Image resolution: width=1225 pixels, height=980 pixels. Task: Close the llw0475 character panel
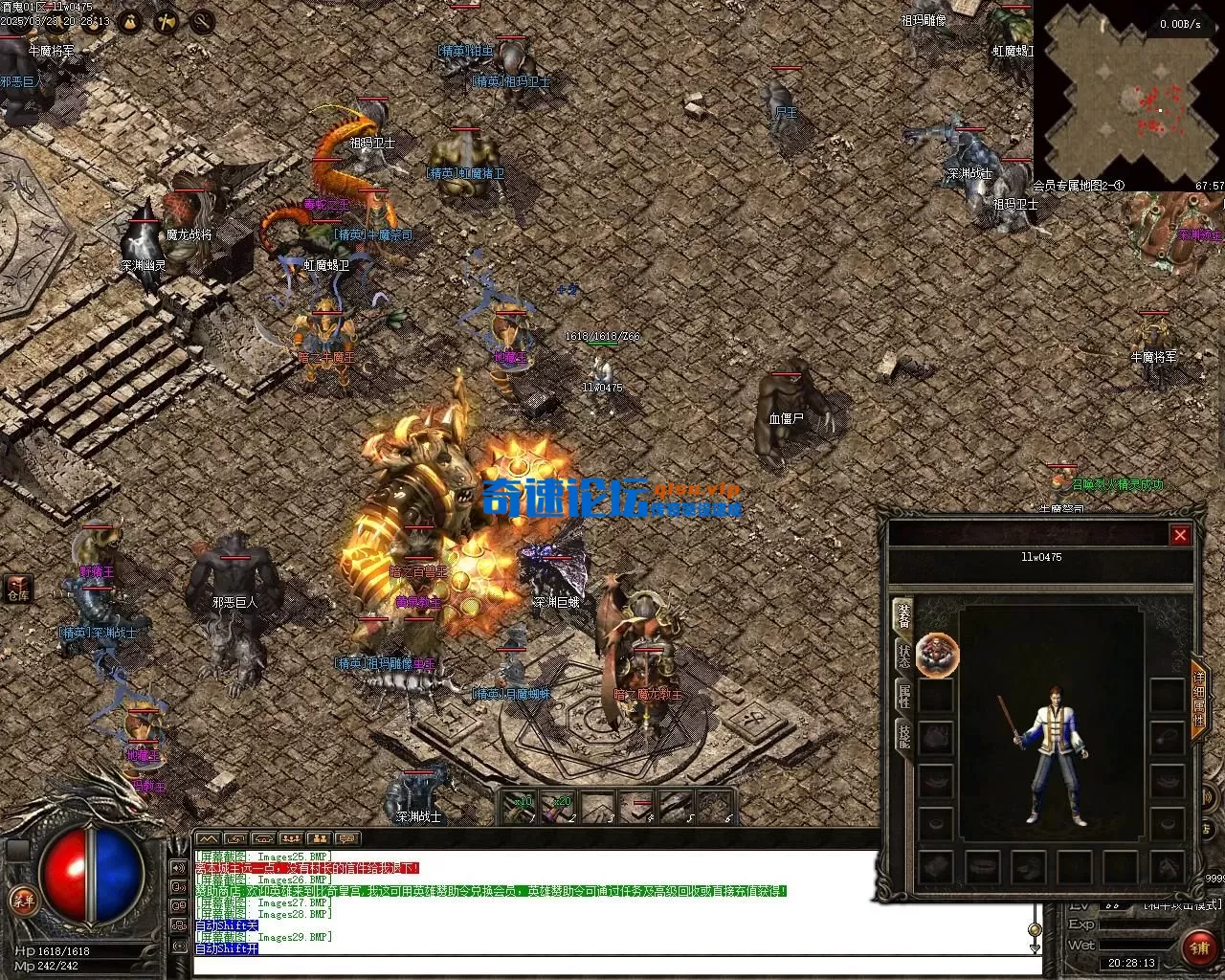[1180, 535]
